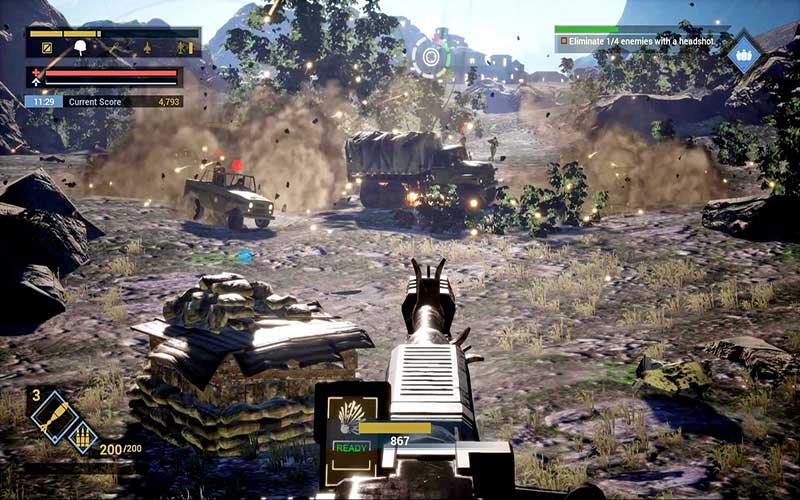The image size is (800, 500).
Task: Click the blue diamond squad emblem
Action: point(743,53)
